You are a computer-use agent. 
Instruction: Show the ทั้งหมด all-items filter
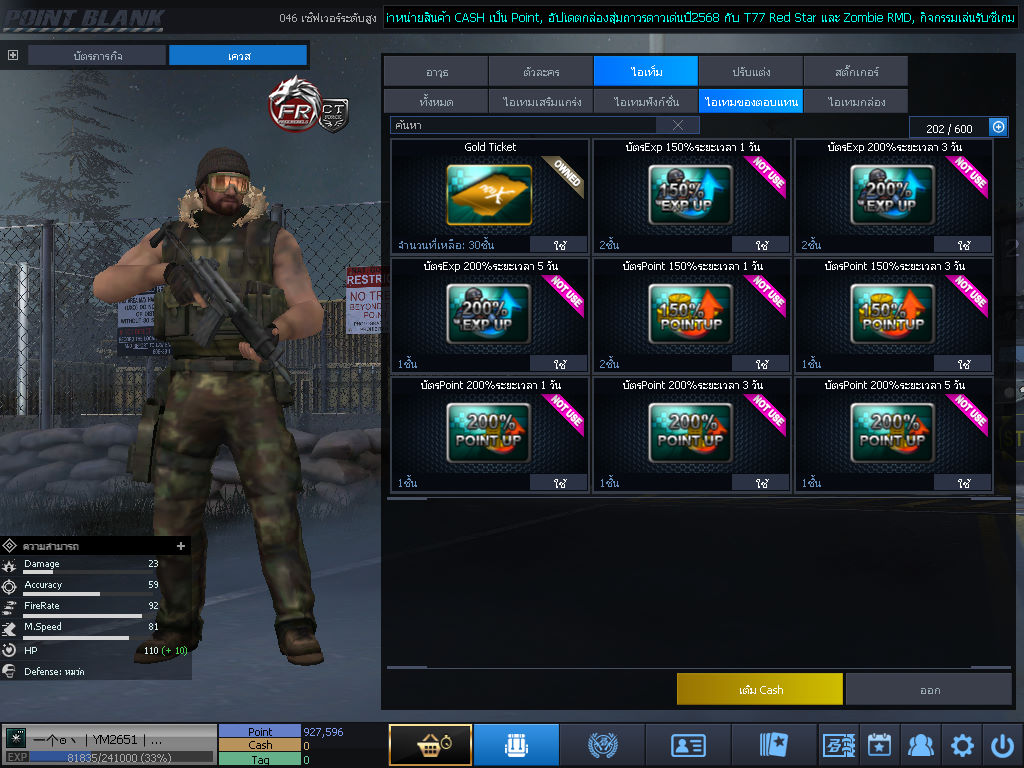tap(436, 101)
